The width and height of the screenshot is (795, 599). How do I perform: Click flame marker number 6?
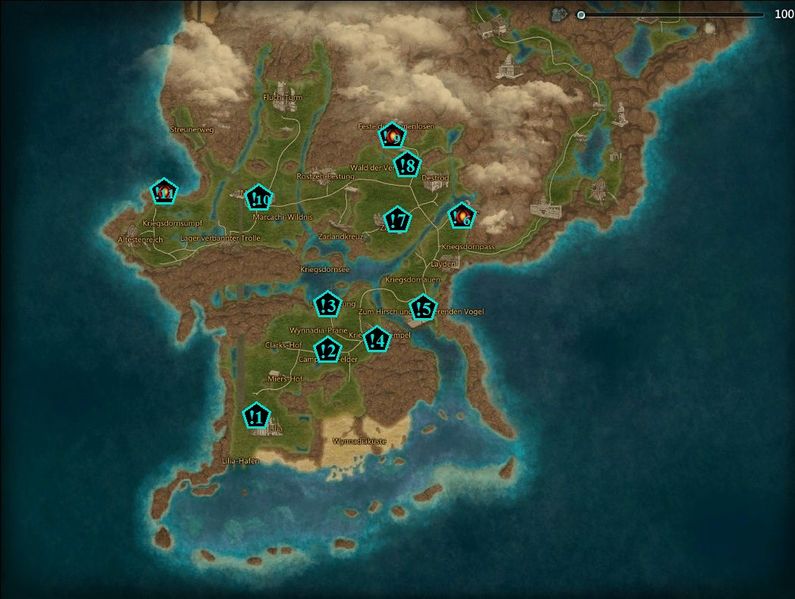click(x=461, y=215)
